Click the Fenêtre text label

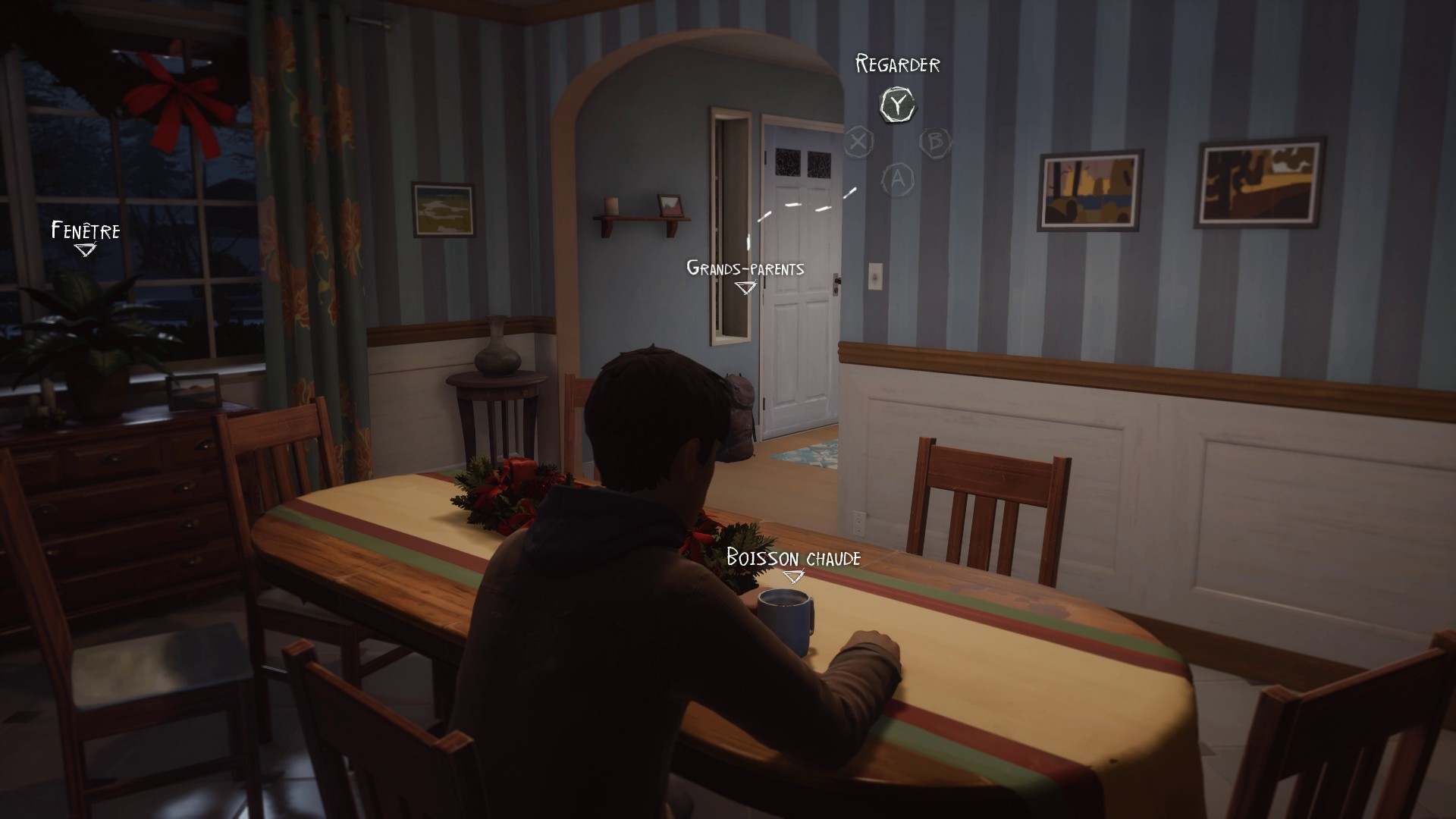click(85, 228)
